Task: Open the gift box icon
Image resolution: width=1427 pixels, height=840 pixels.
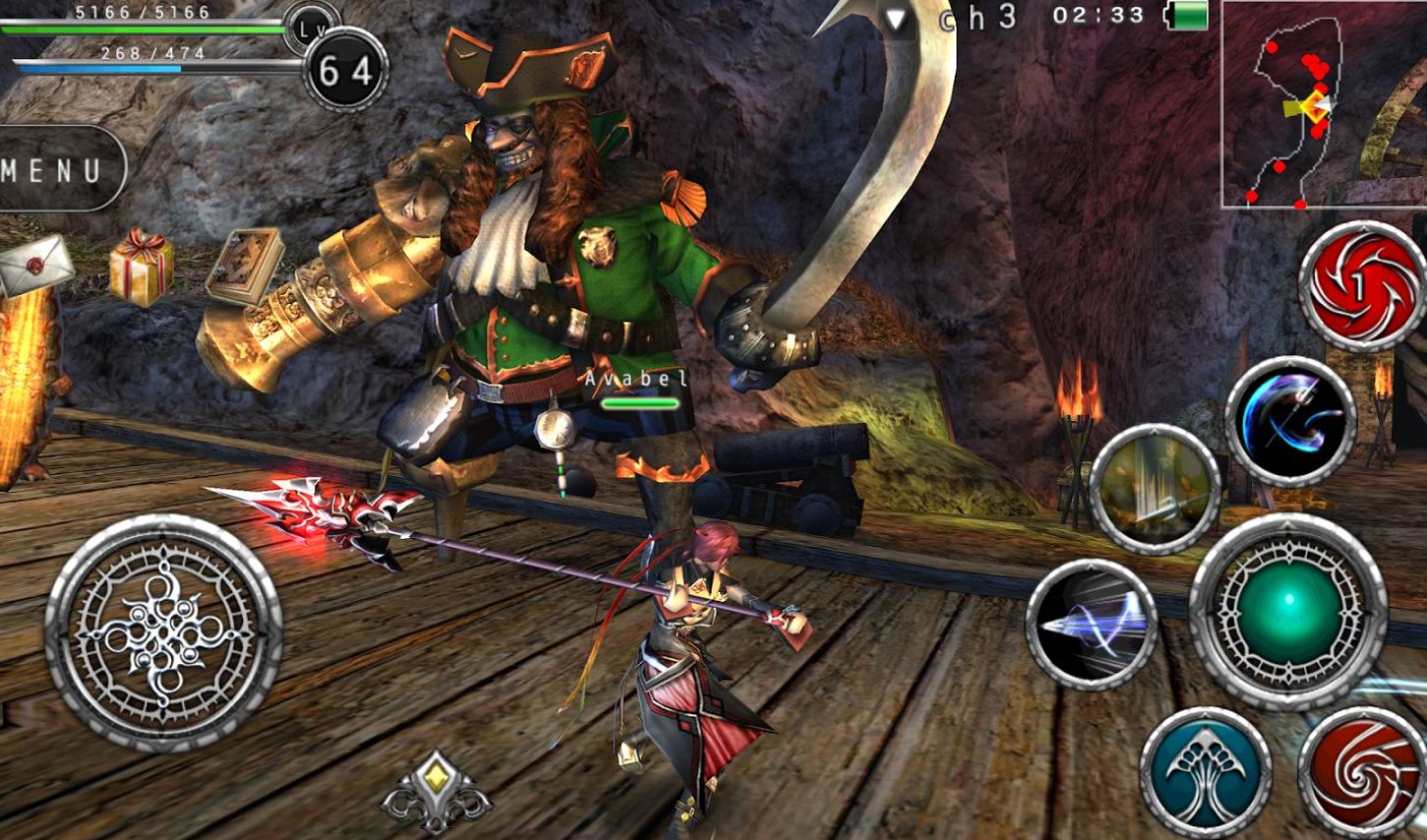Action: (x=141, y=266)
